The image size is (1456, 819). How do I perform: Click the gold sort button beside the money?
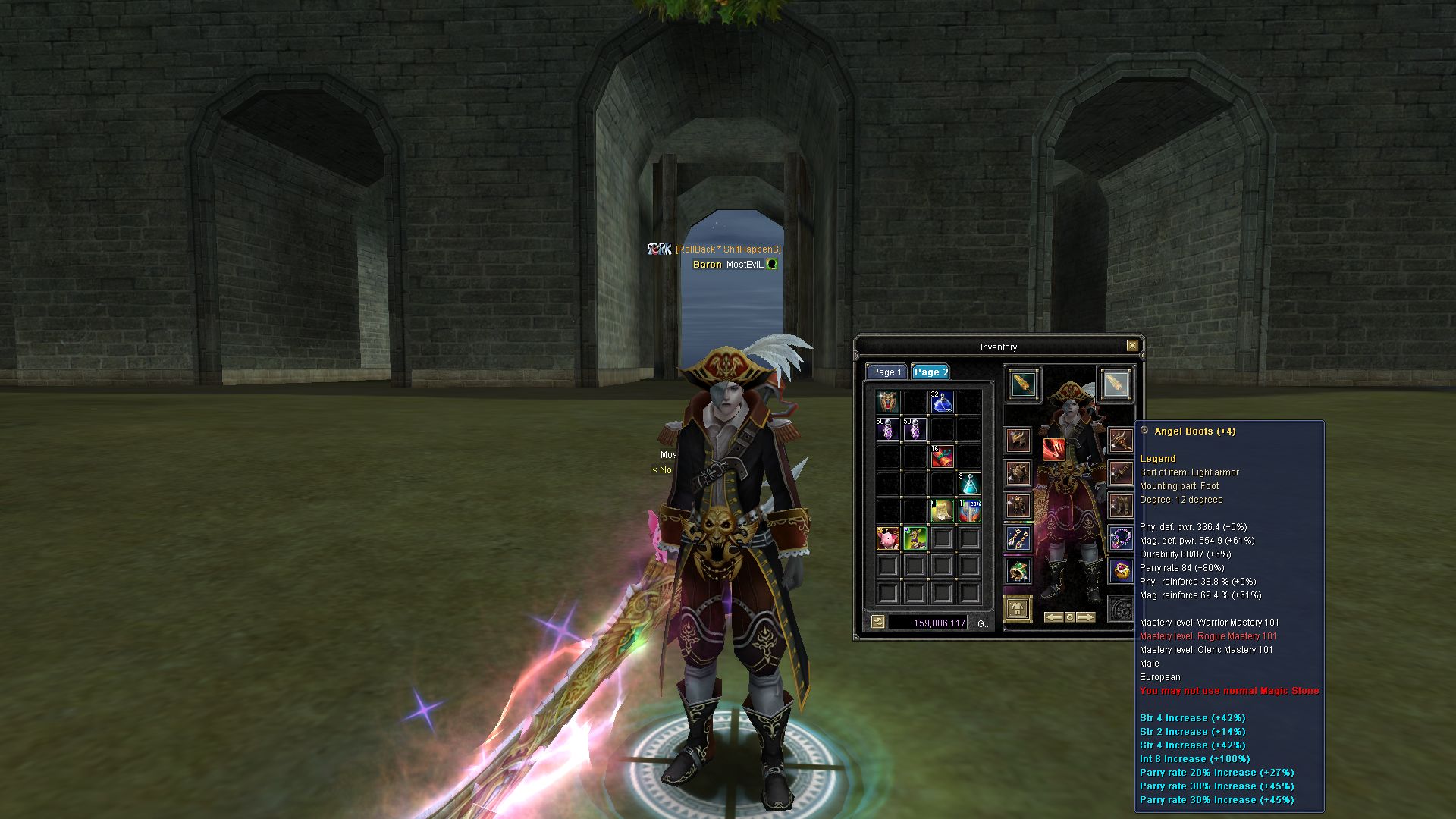click(x=878, y=623)
